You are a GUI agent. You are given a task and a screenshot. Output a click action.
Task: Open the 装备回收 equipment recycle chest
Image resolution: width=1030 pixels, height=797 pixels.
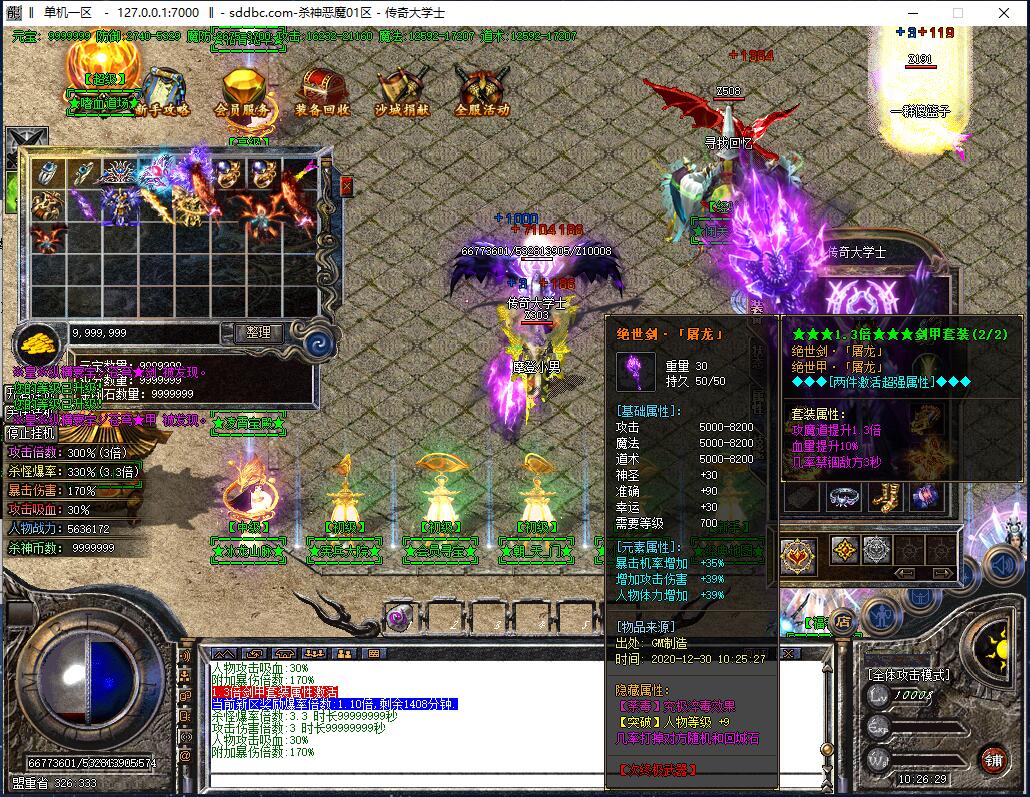[x=322, y=92]
